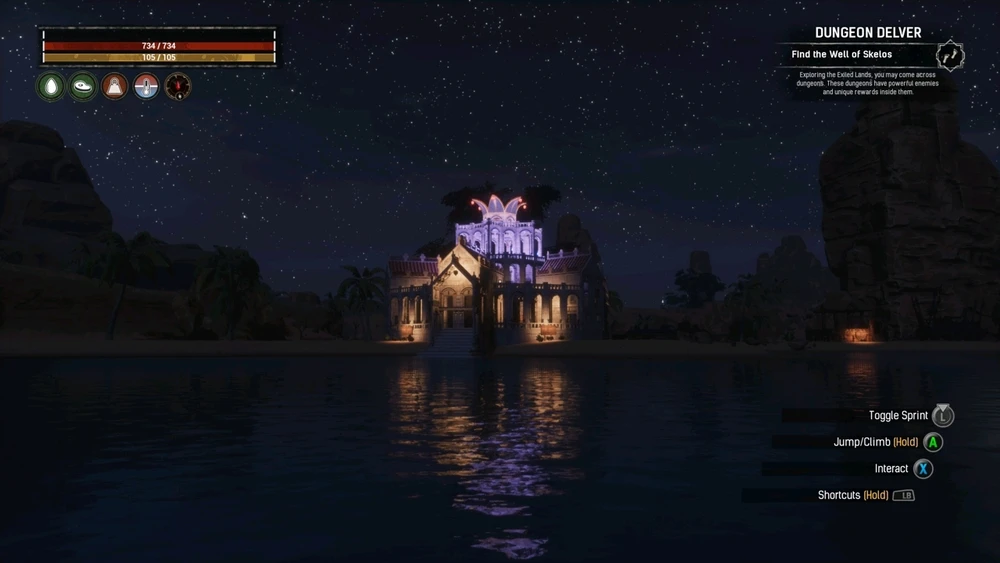This screenshot has height=563, width=1000.
Task: Check the thermometer temperature icon
Action: point(147,86)
